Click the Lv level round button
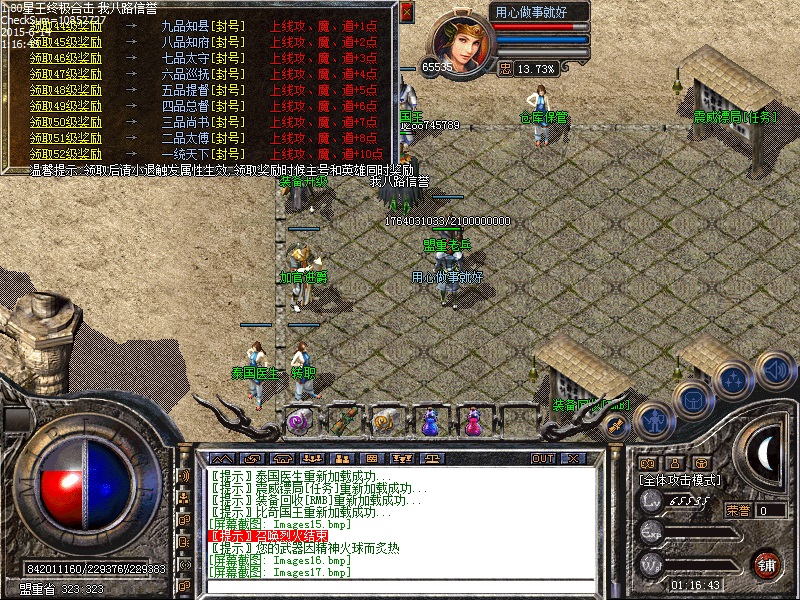The width and height of the screenshot is (800, 600). tap(650, 502)
